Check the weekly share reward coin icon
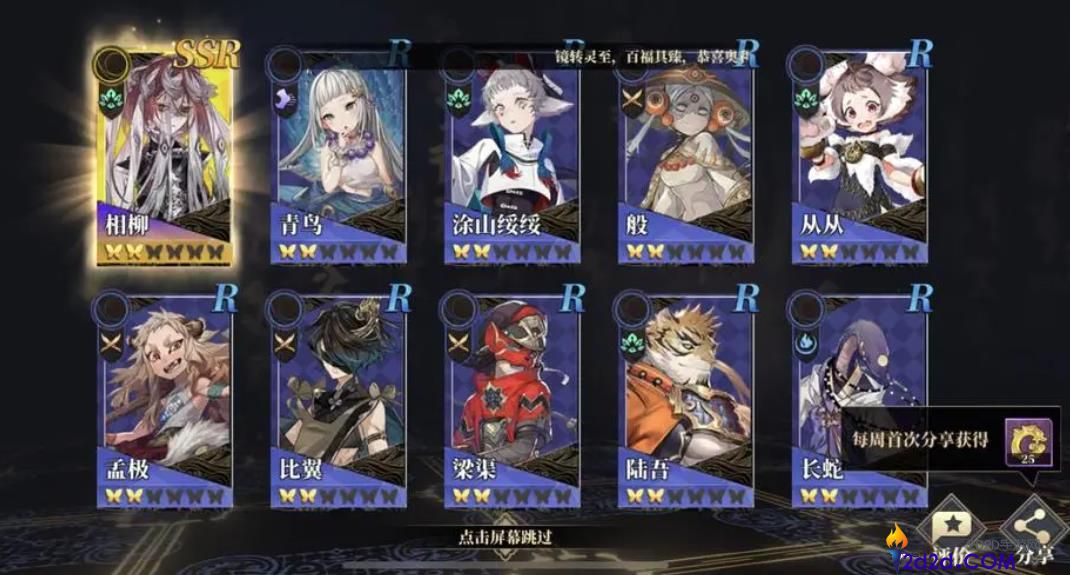This screenshot has width=1070, height=575. click(1031, 440)
